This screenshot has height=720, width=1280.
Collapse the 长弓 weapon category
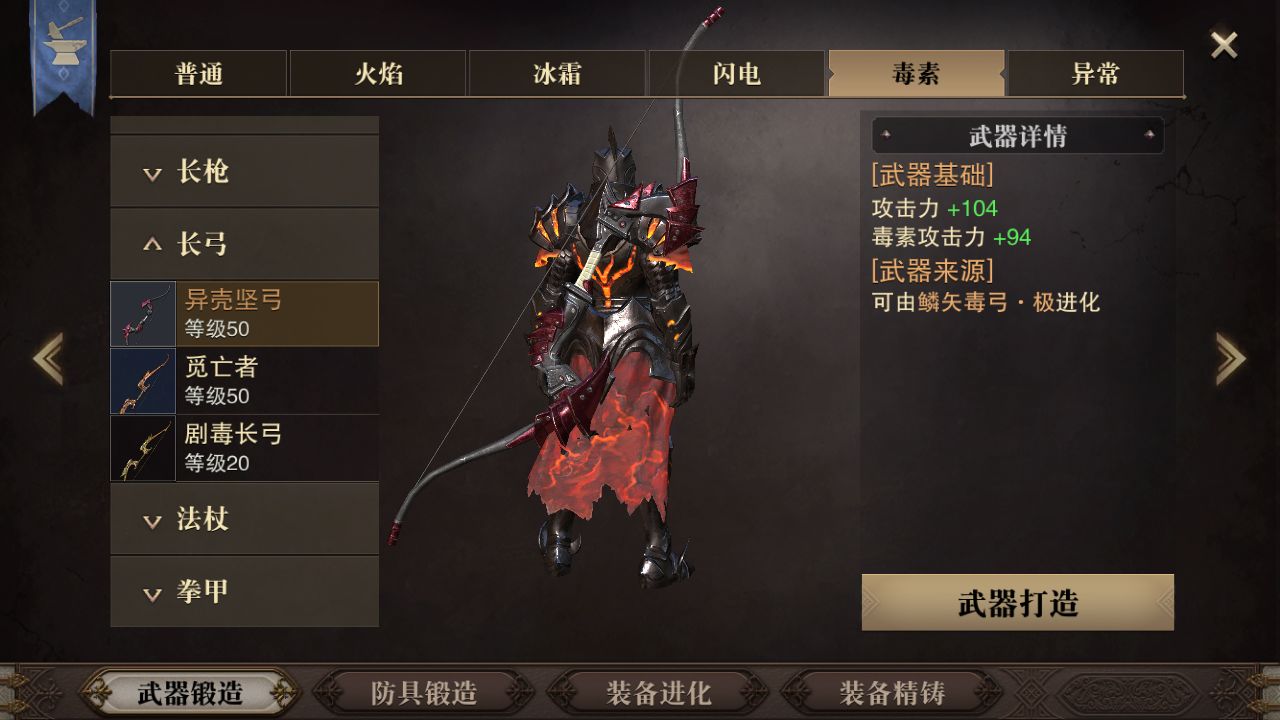pyautogui.click(x=244, y=244)
